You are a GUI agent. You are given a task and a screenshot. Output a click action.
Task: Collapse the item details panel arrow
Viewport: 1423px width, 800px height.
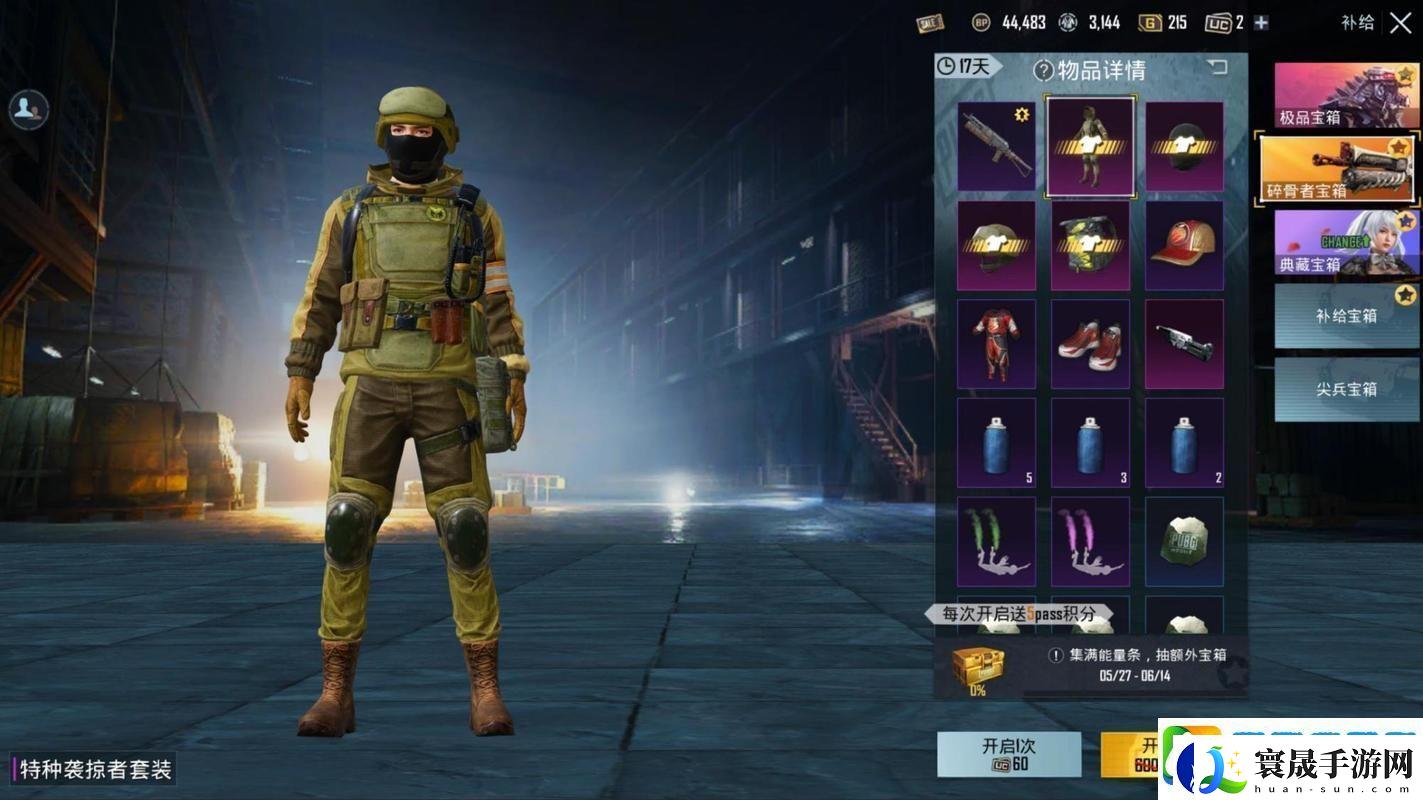pos(1216,67)
